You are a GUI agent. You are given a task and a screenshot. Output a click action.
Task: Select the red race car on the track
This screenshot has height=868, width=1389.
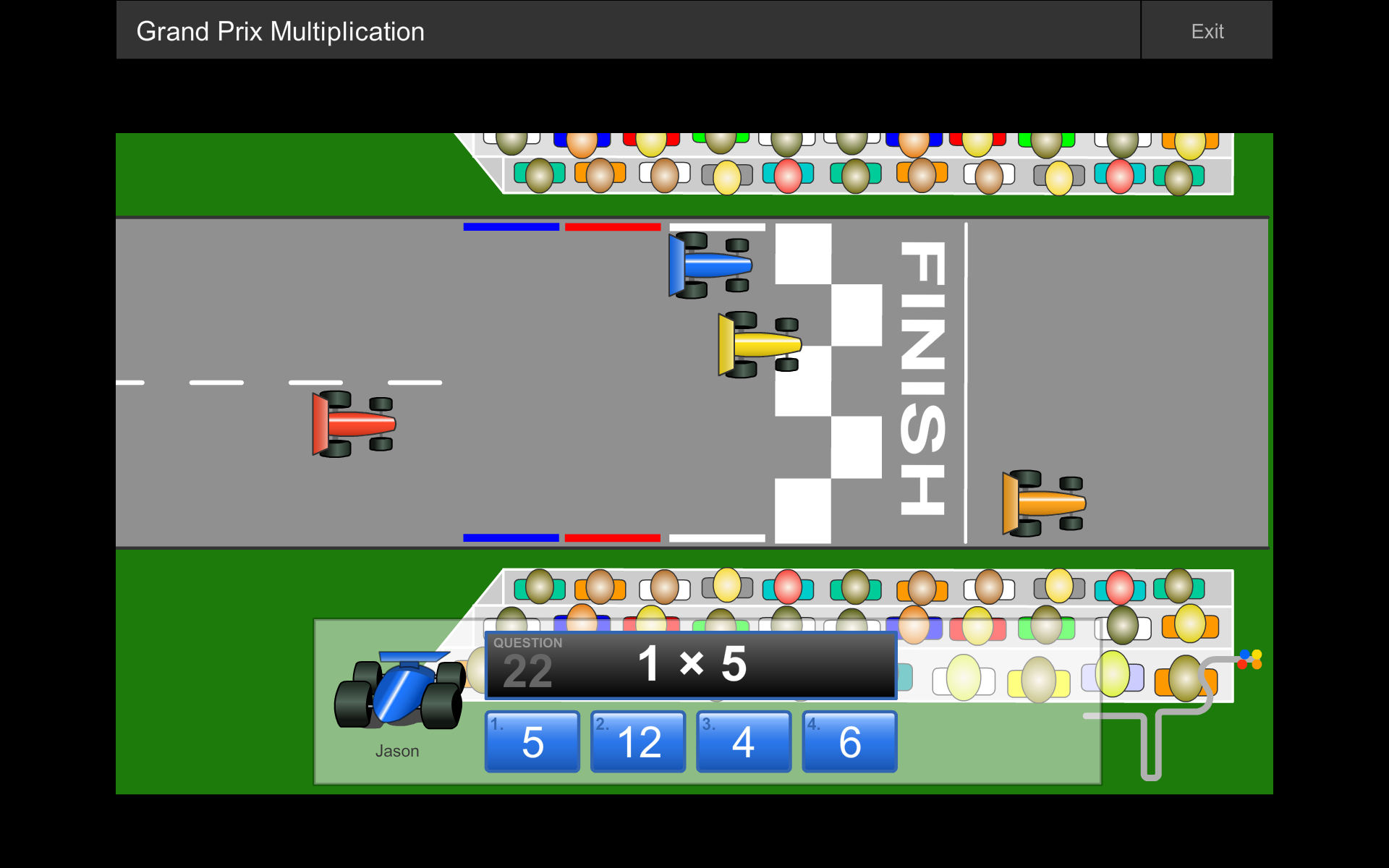click(354, 423)
